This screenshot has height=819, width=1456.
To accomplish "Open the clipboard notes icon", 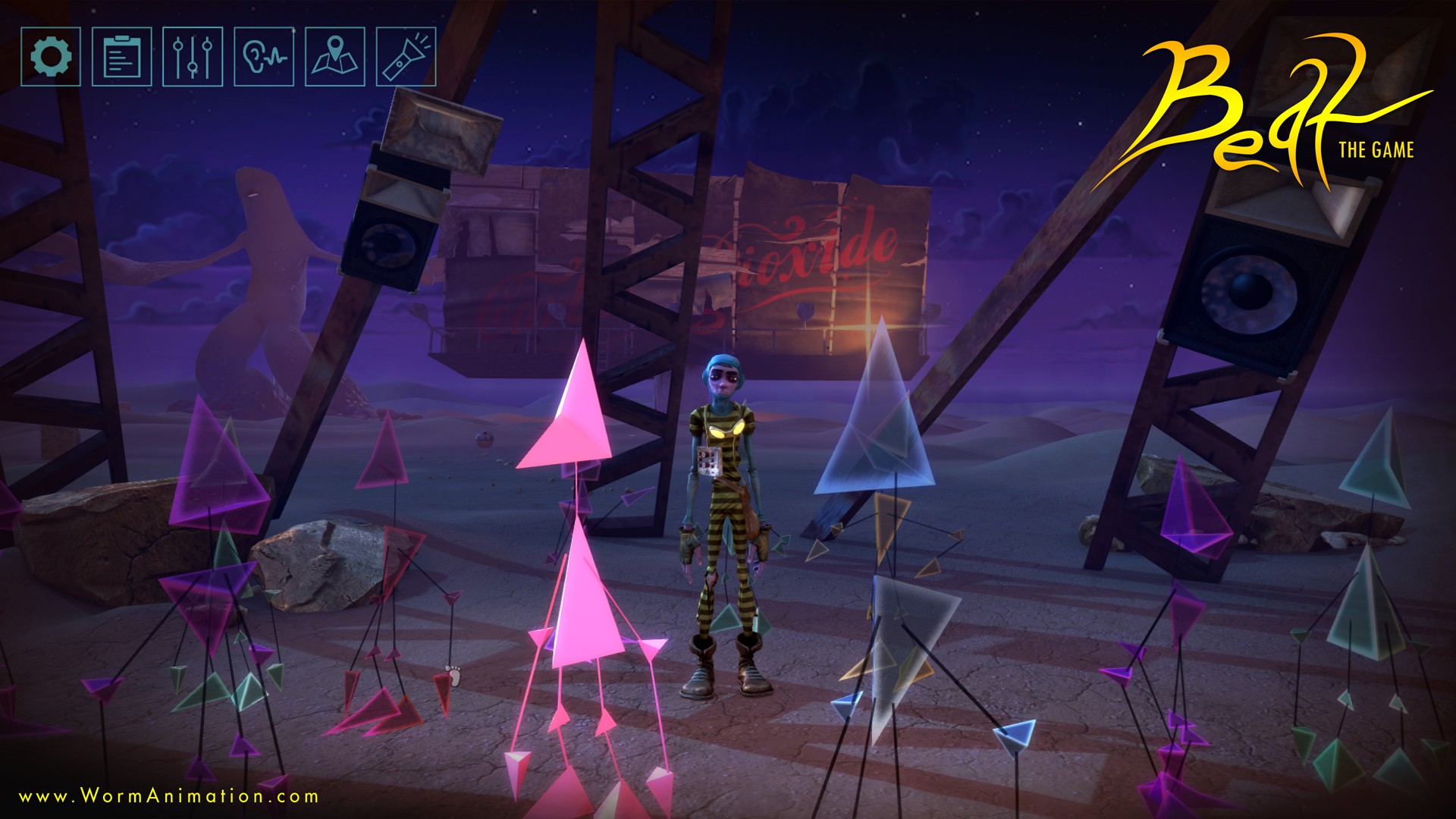I will pyautogui.click(x=121, y=56).
